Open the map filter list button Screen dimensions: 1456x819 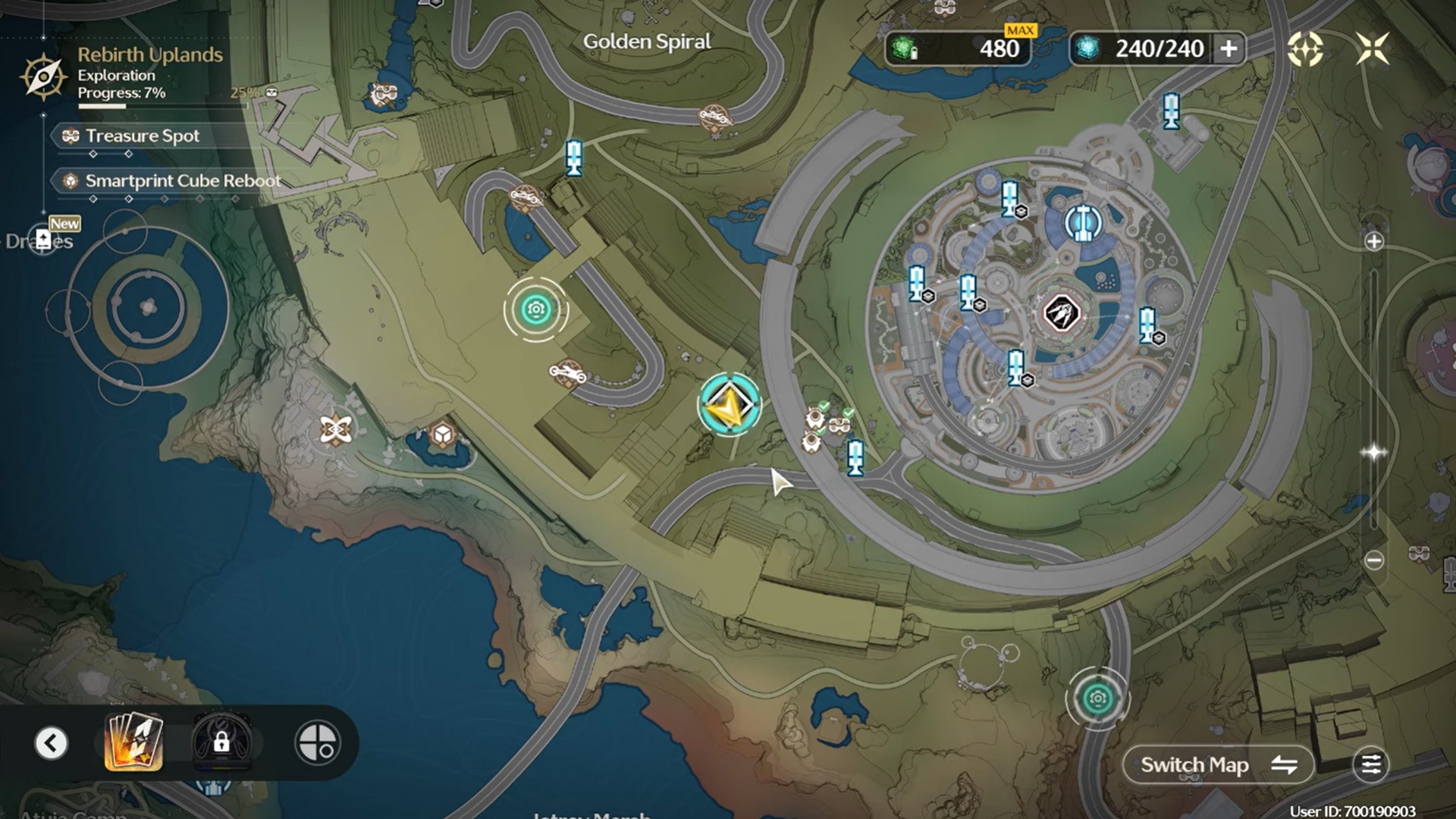click(1371, 765)
